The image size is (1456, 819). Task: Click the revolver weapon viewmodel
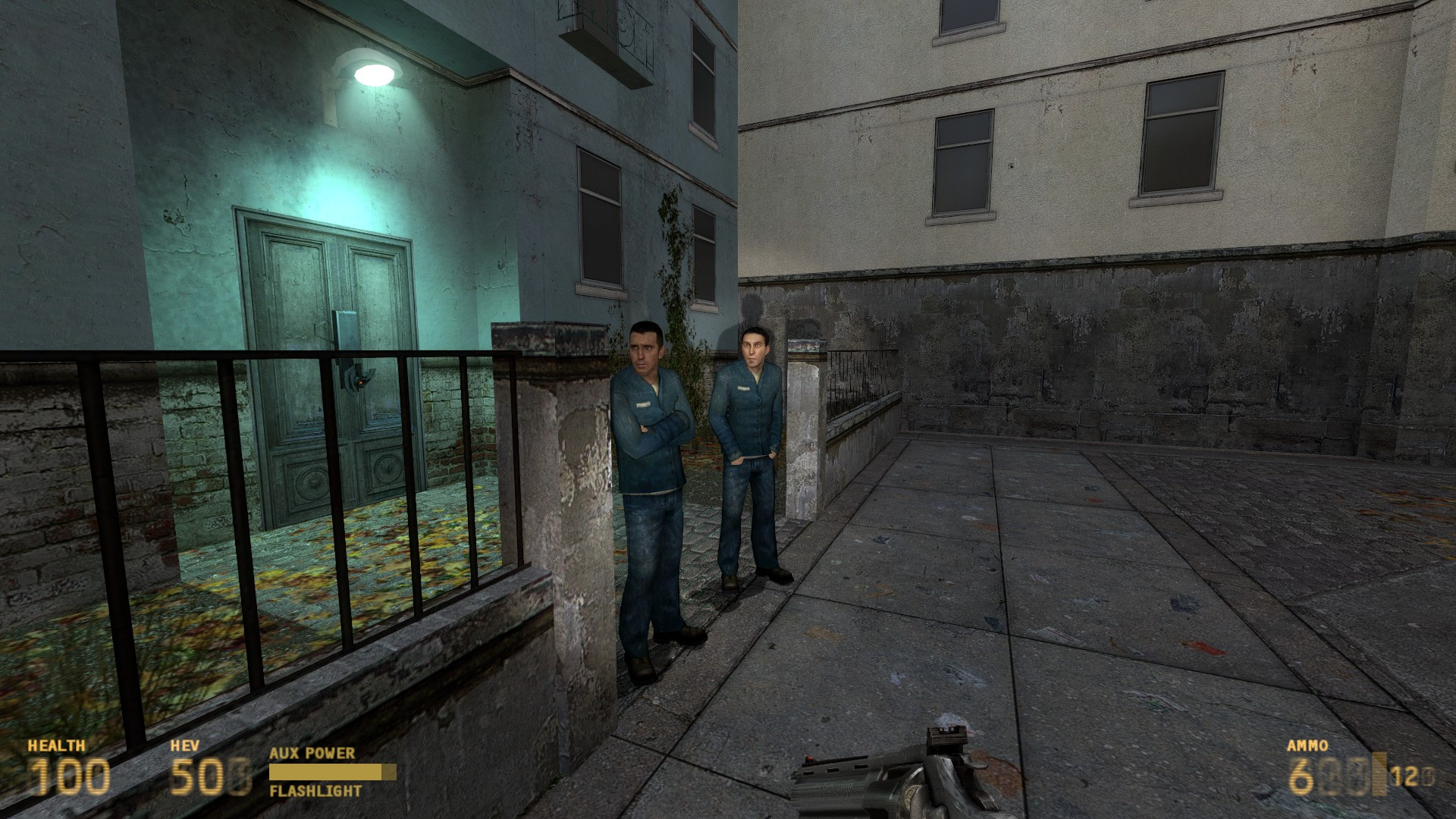tap(895, 781)
